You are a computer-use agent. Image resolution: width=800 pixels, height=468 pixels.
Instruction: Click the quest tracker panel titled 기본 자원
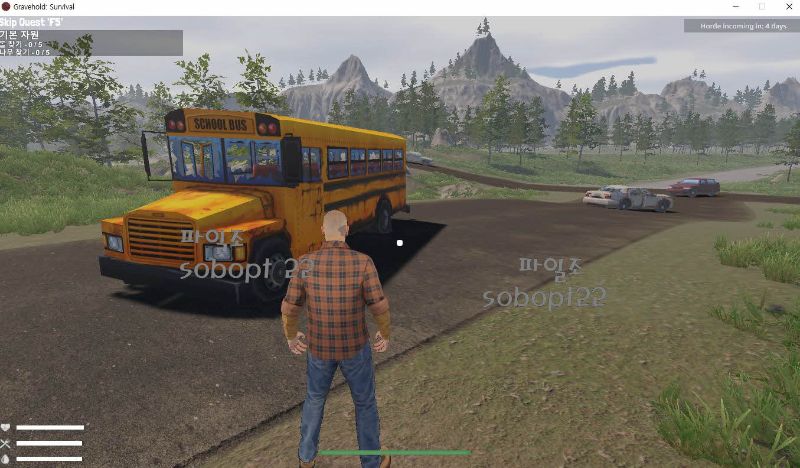coord(91,42)
